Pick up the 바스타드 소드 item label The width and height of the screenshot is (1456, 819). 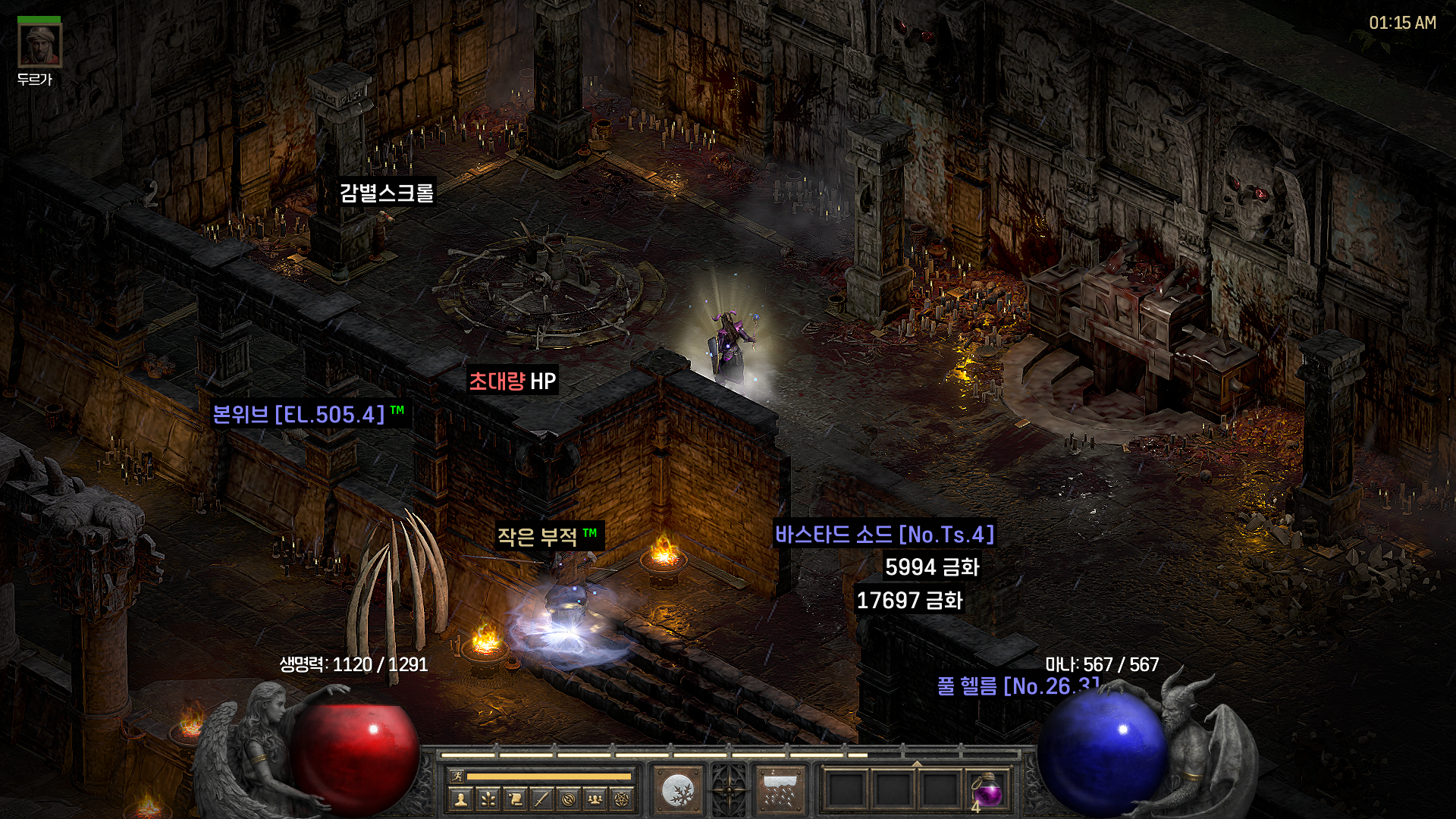click(884, 535)
